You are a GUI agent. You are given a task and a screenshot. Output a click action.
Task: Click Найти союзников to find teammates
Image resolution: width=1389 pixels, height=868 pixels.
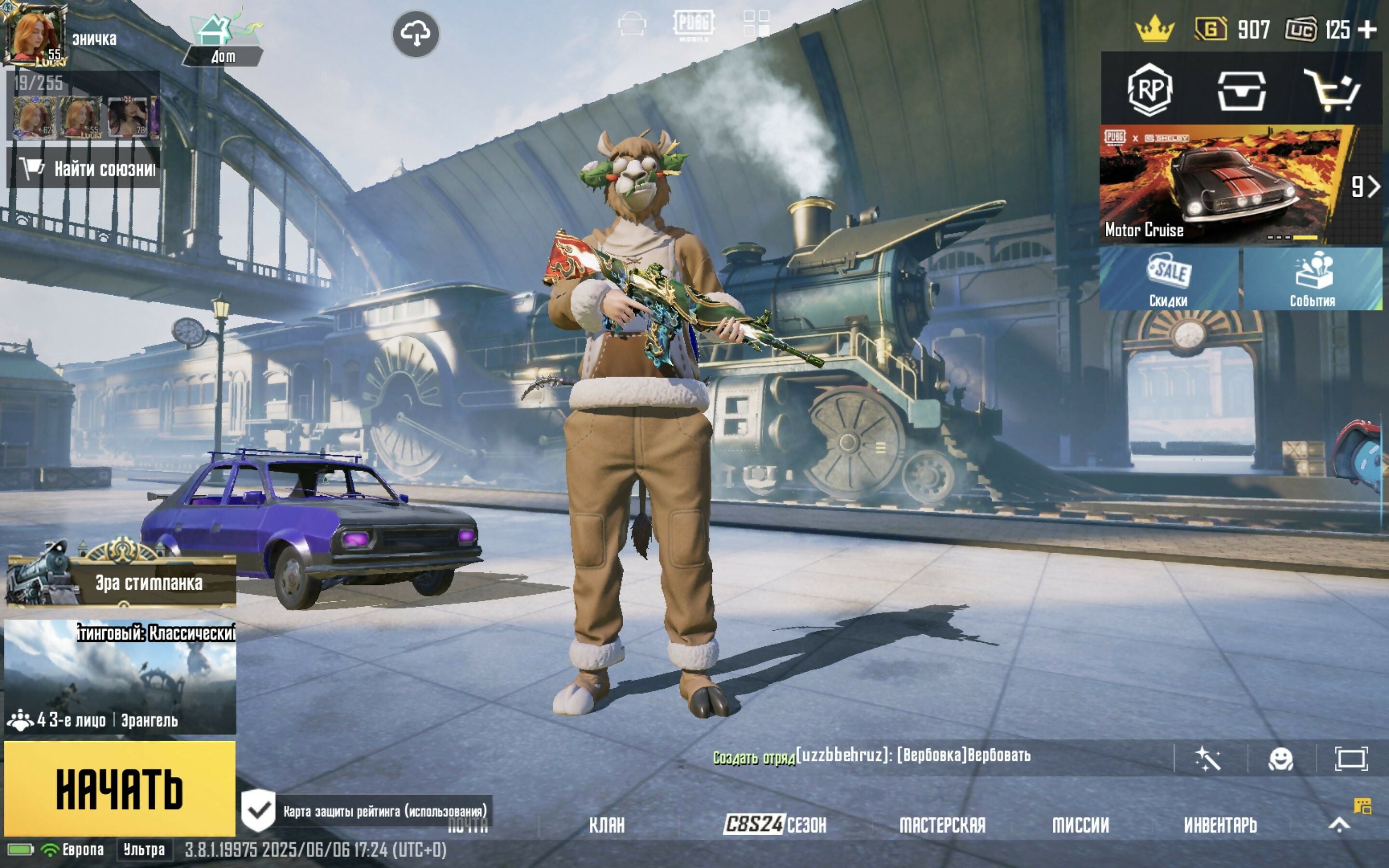[84, 168]
